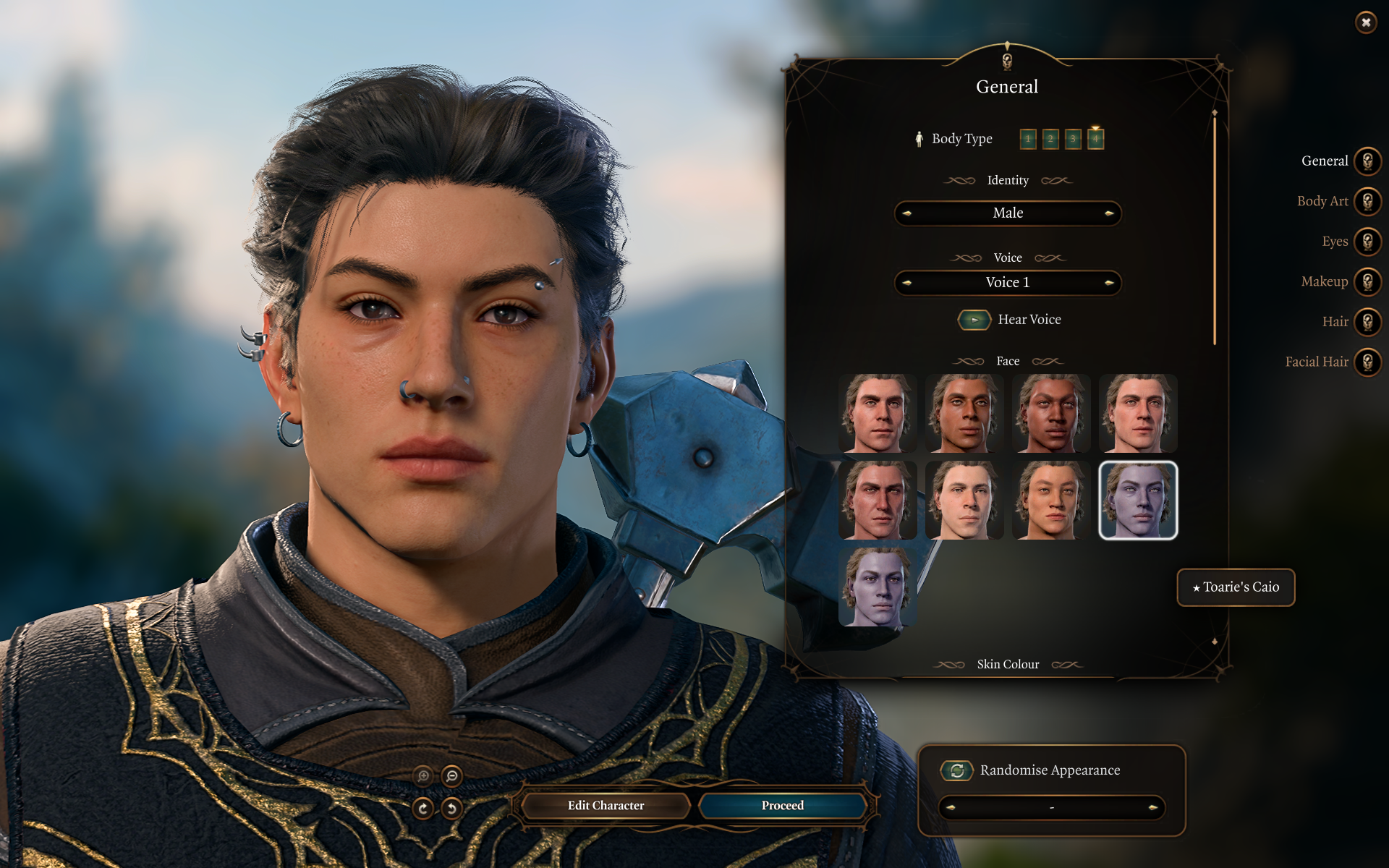Randomise the character's appearance
1389x868 pixels.
[x=956, y=770]
